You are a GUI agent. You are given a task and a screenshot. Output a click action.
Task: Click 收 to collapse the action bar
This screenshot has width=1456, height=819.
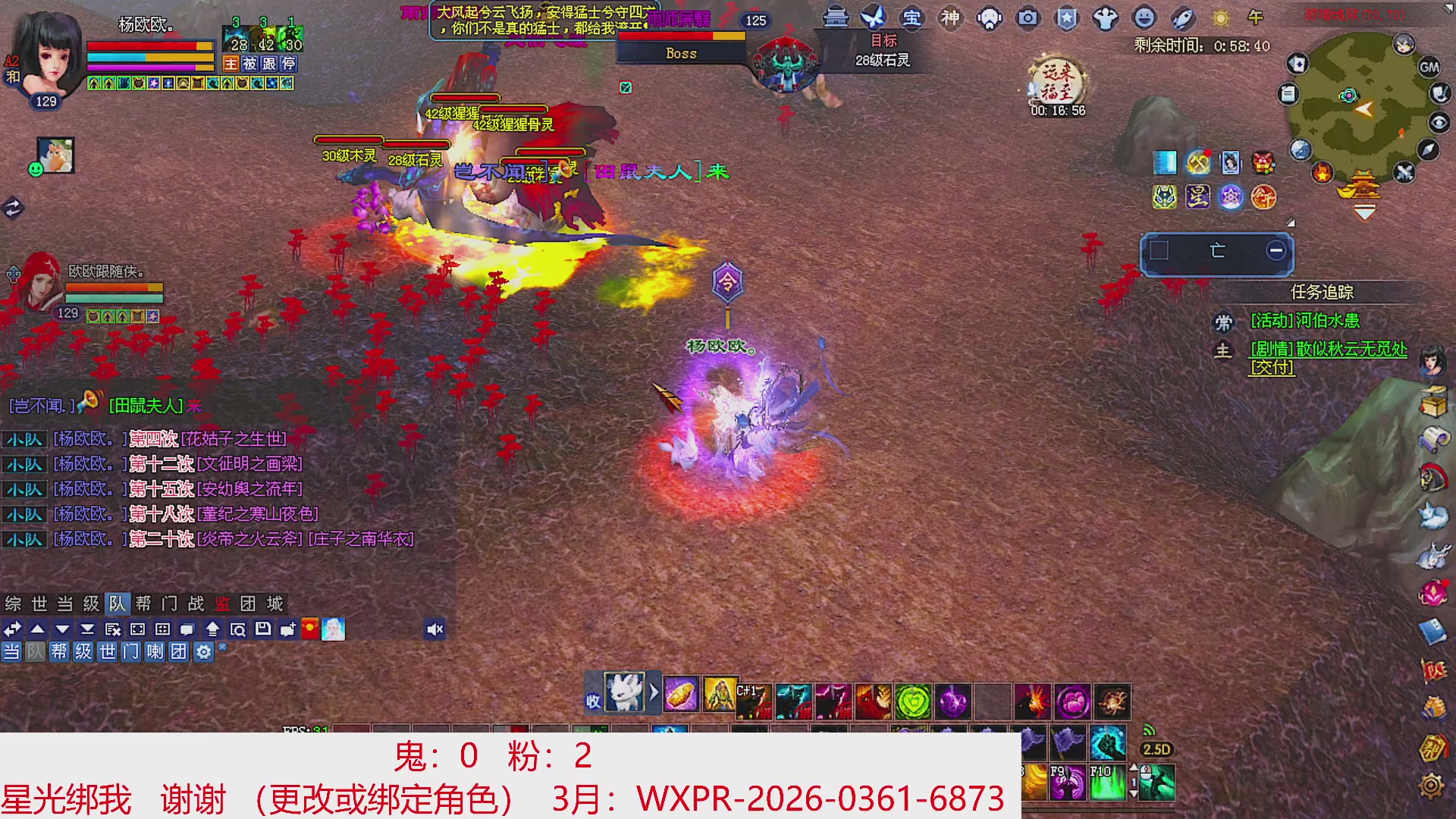click(594, 698)
